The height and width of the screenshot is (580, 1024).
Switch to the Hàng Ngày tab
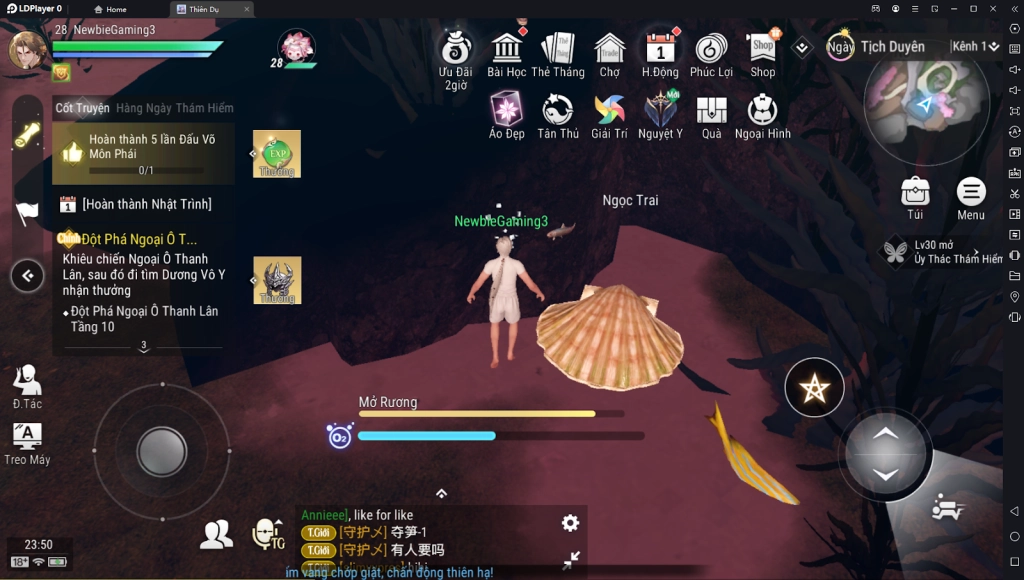point(144,108)
